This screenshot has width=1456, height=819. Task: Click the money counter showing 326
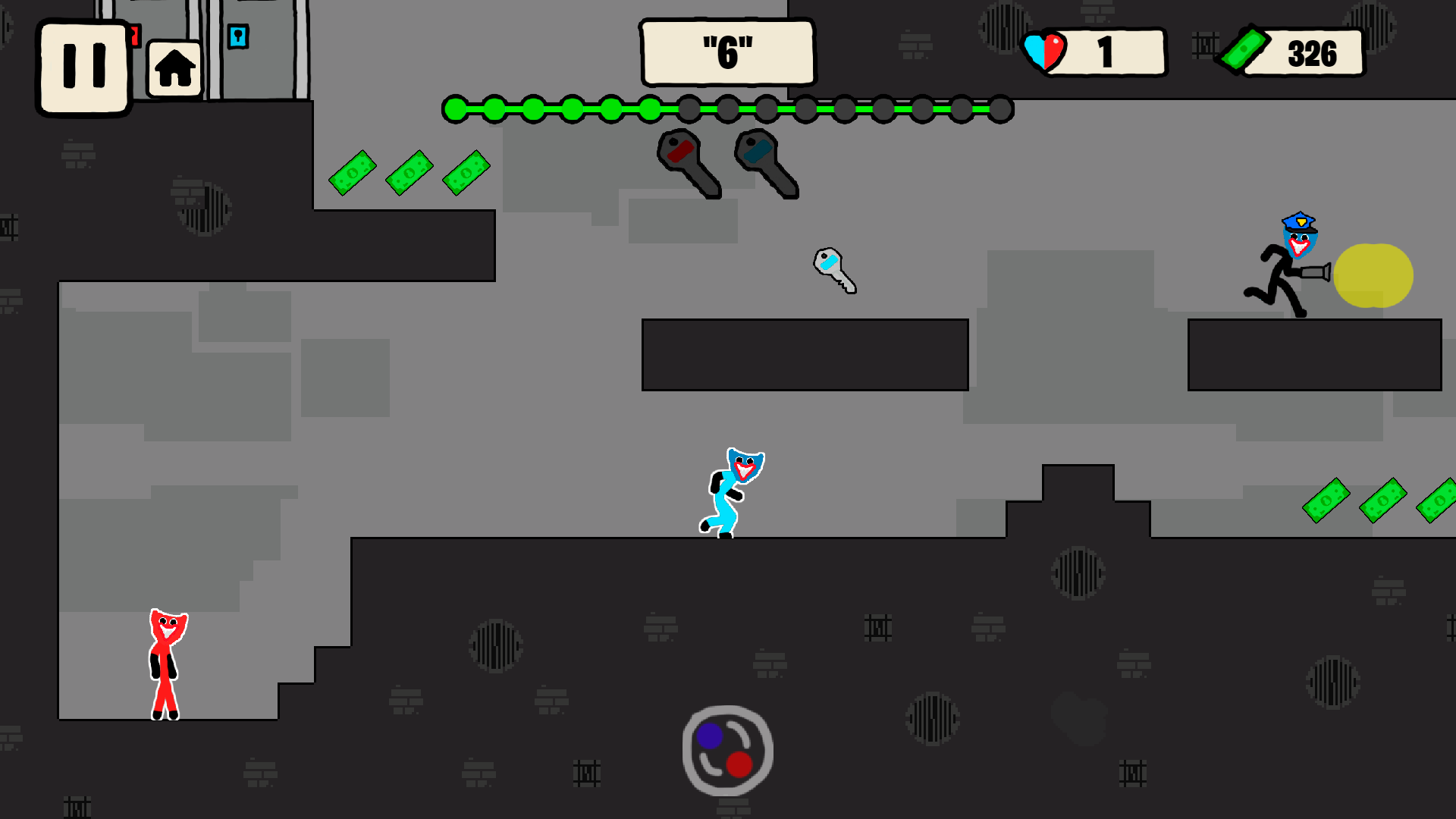1313,53
